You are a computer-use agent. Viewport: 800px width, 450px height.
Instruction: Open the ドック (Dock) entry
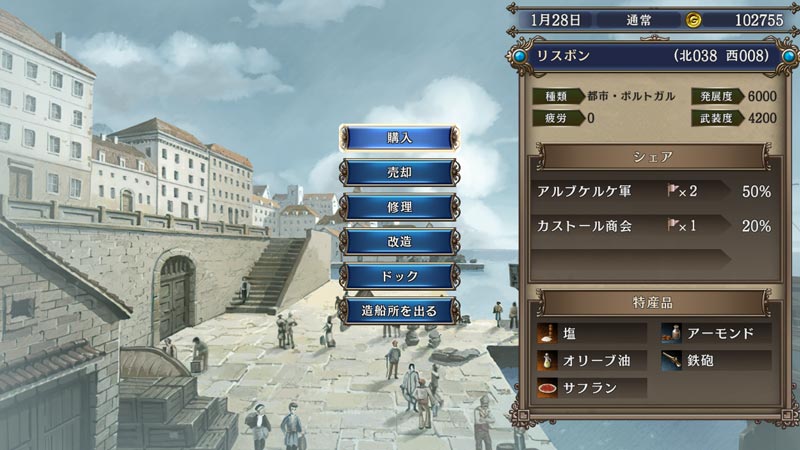pos(399,276)
